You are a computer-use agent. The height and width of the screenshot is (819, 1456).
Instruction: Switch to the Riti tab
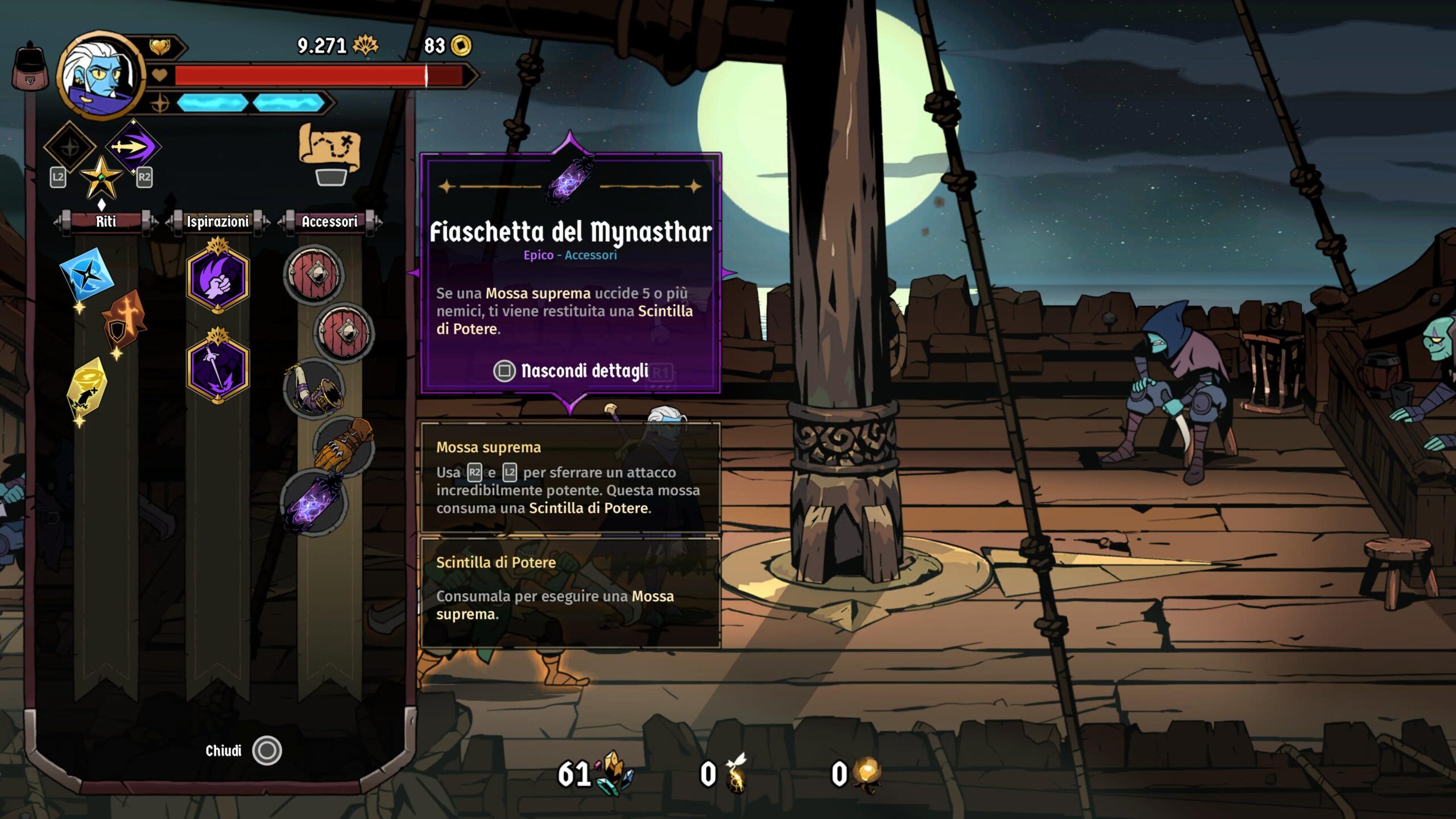(106, 221)
